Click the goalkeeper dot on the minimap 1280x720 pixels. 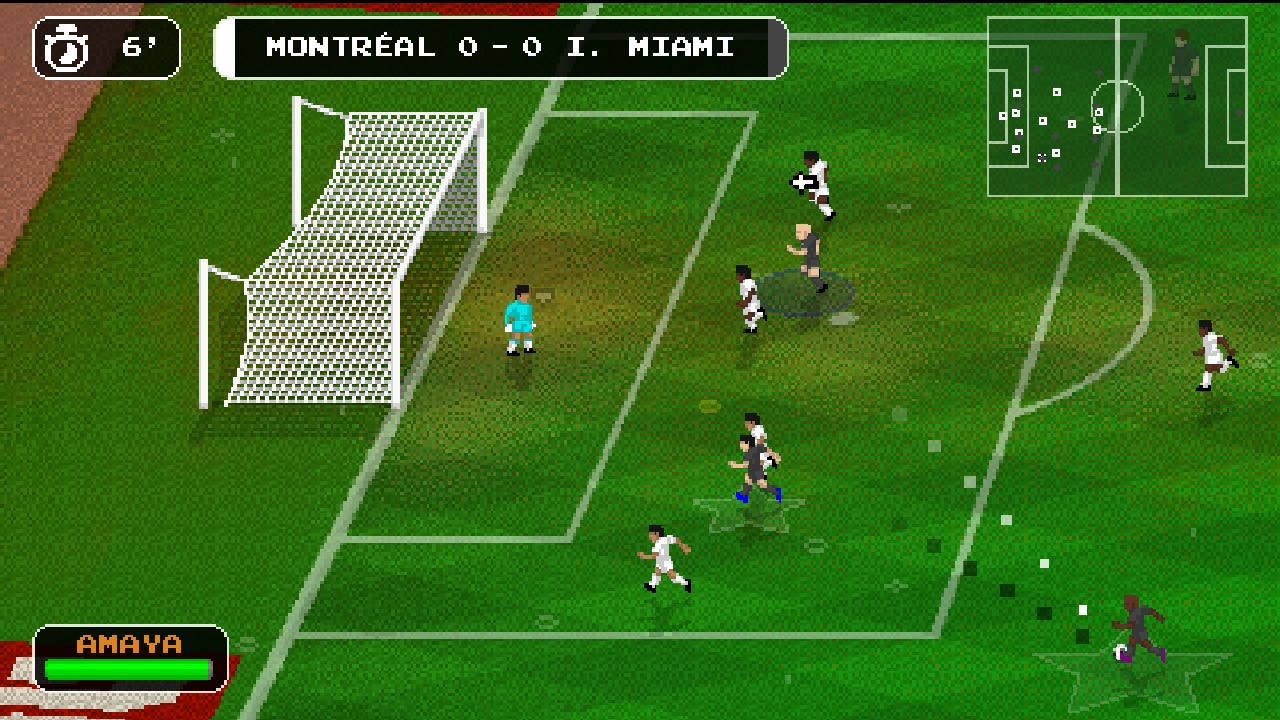tap(1002, 115)
